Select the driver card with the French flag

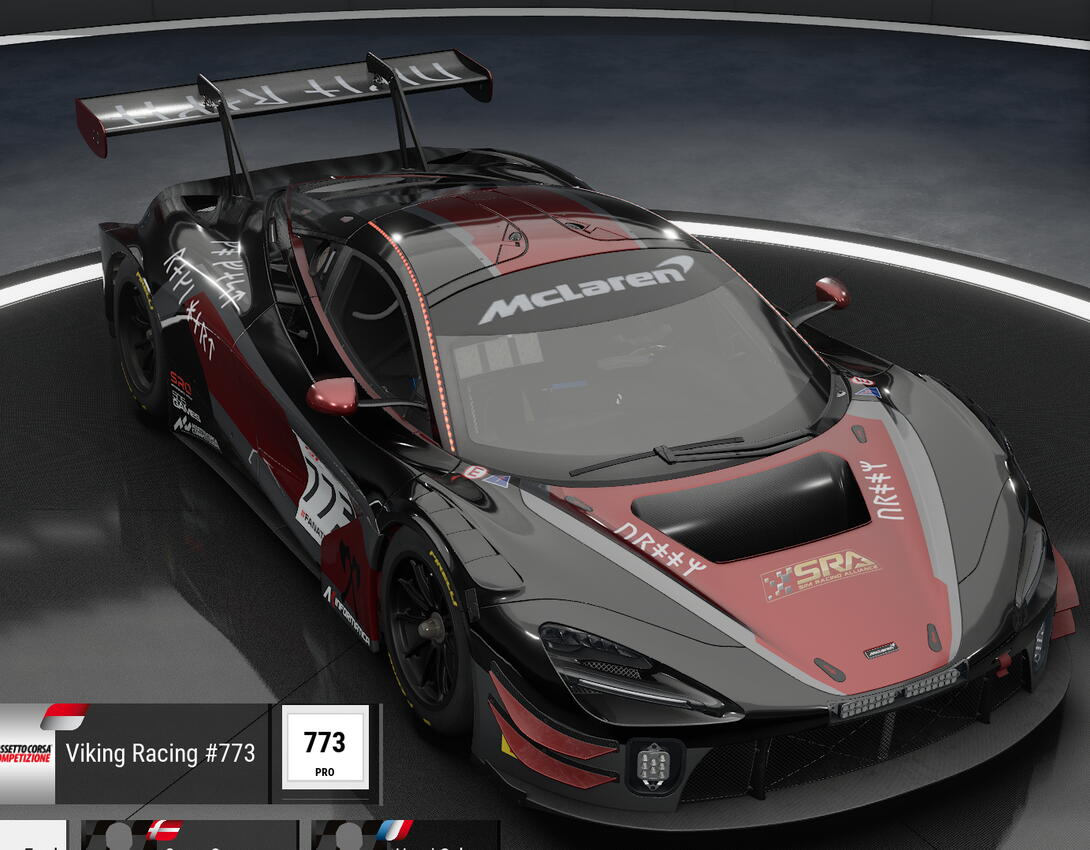point(405,836)
